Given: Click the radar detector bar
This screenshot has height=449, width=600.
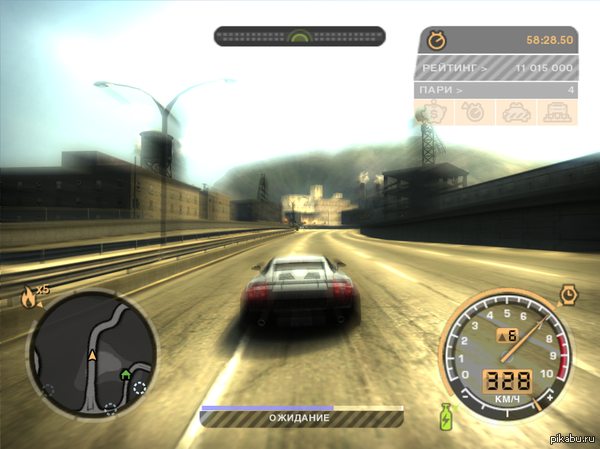Looking at the screenshot, I should tap(299, 36).
